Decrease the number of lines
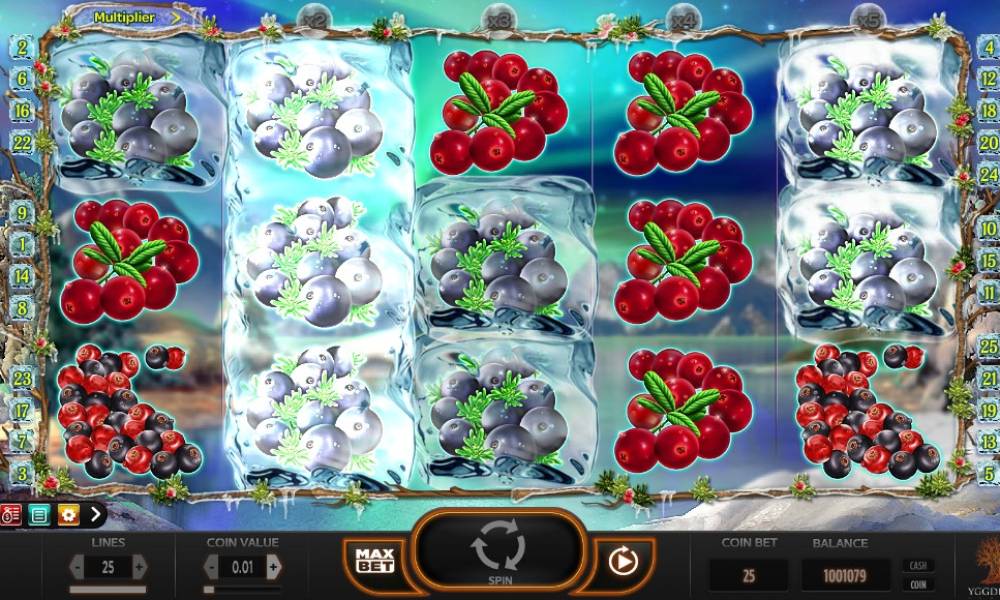 tap(77, 568)
